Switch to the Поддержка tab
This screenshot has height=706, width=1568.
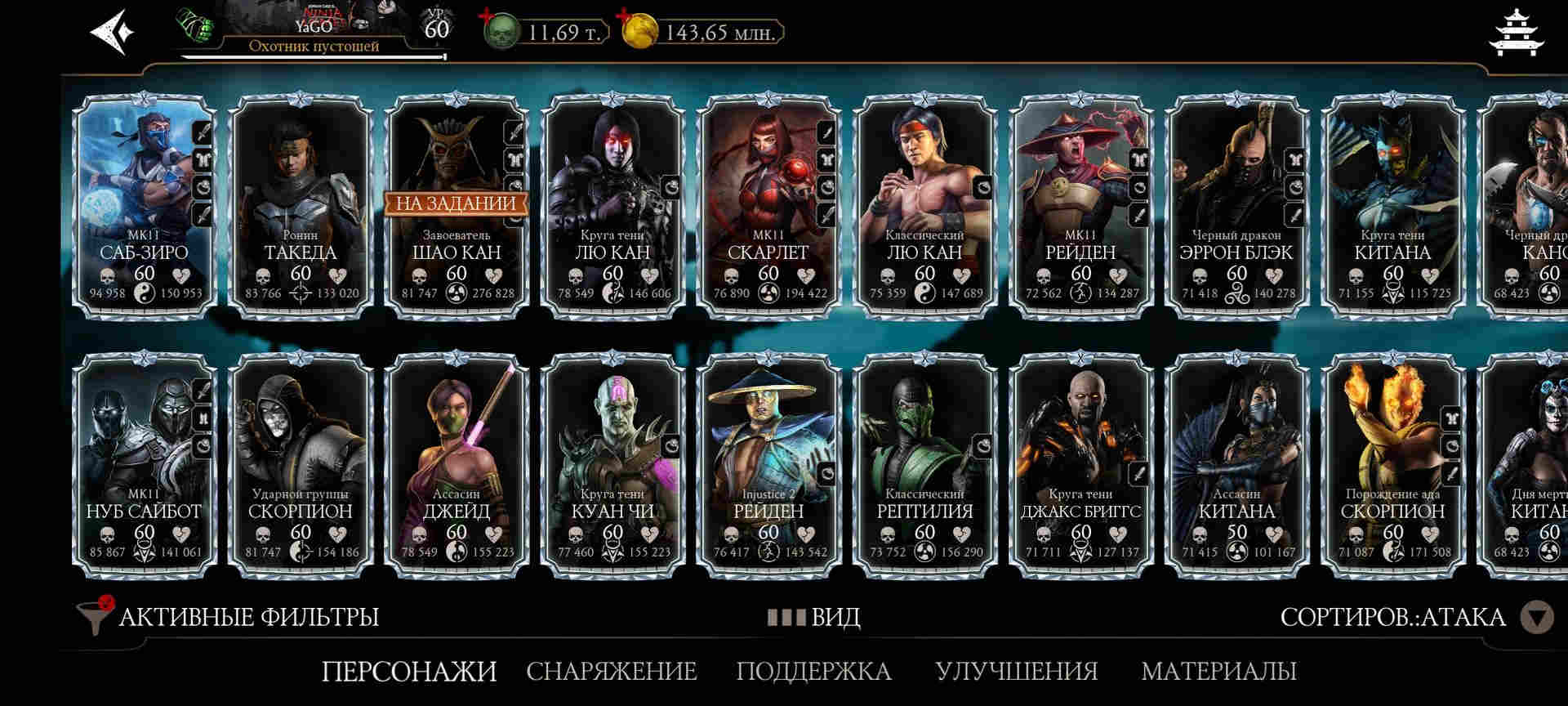tap(813, 671)
